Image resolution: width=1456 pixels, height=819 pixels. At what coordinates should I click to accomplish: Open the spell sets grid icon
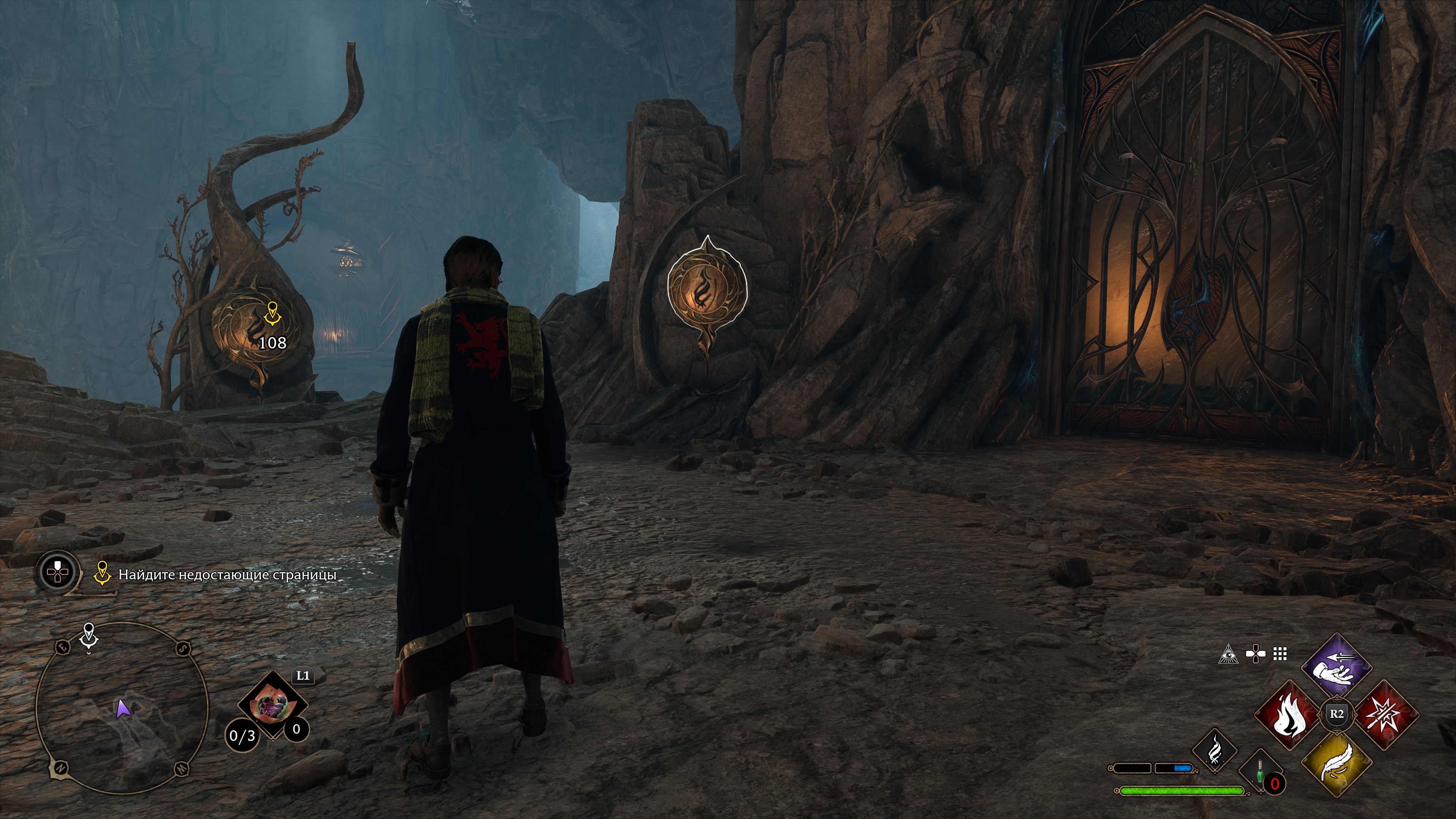click(1280, 654)
